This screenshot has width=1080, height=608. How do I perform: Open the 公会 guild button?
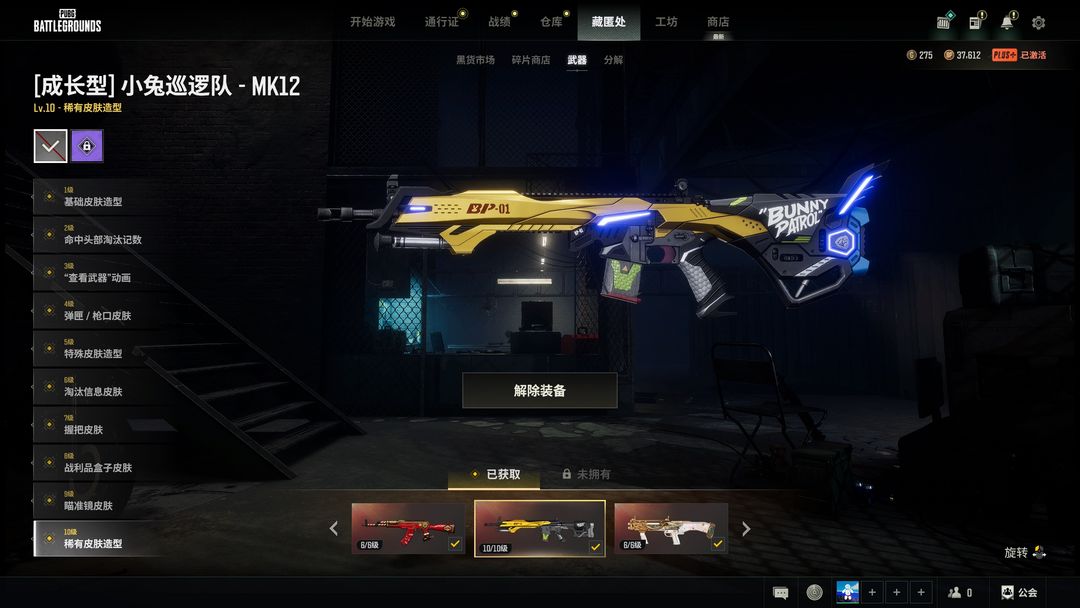[1019, 592]
